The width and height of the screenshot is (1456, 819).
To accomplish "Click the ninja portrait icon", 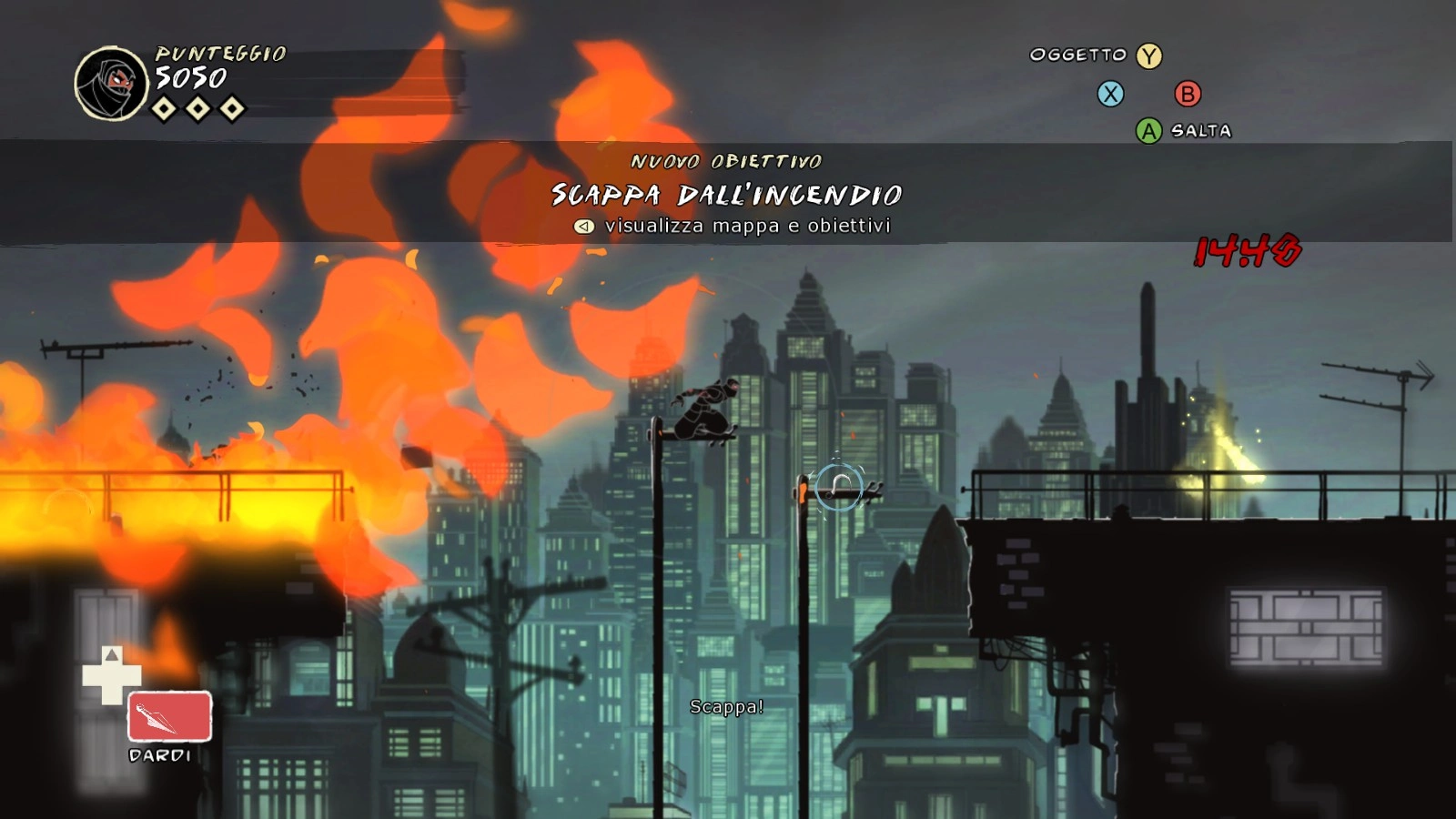I will point(111,84).
